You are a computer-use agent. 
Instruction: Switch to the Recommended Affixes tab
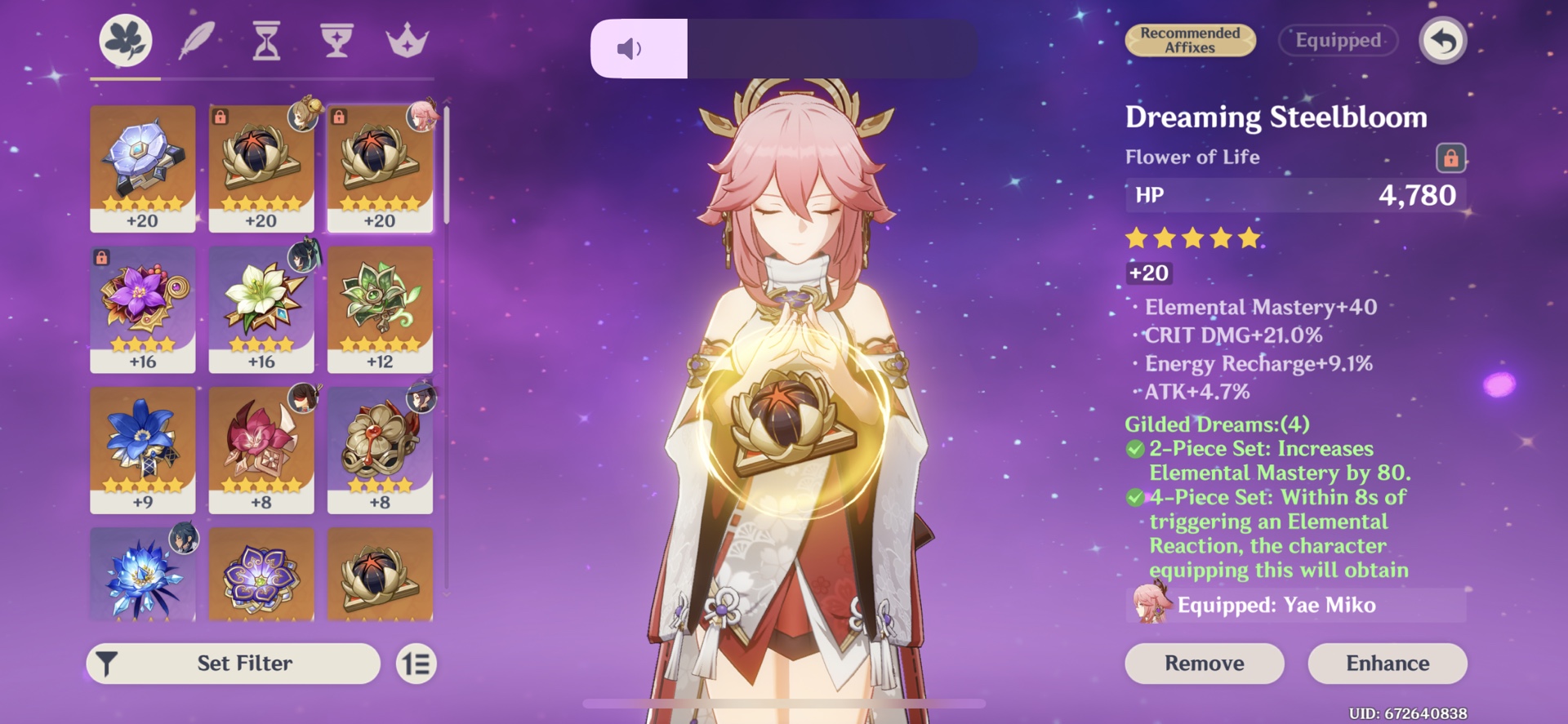1190,39
